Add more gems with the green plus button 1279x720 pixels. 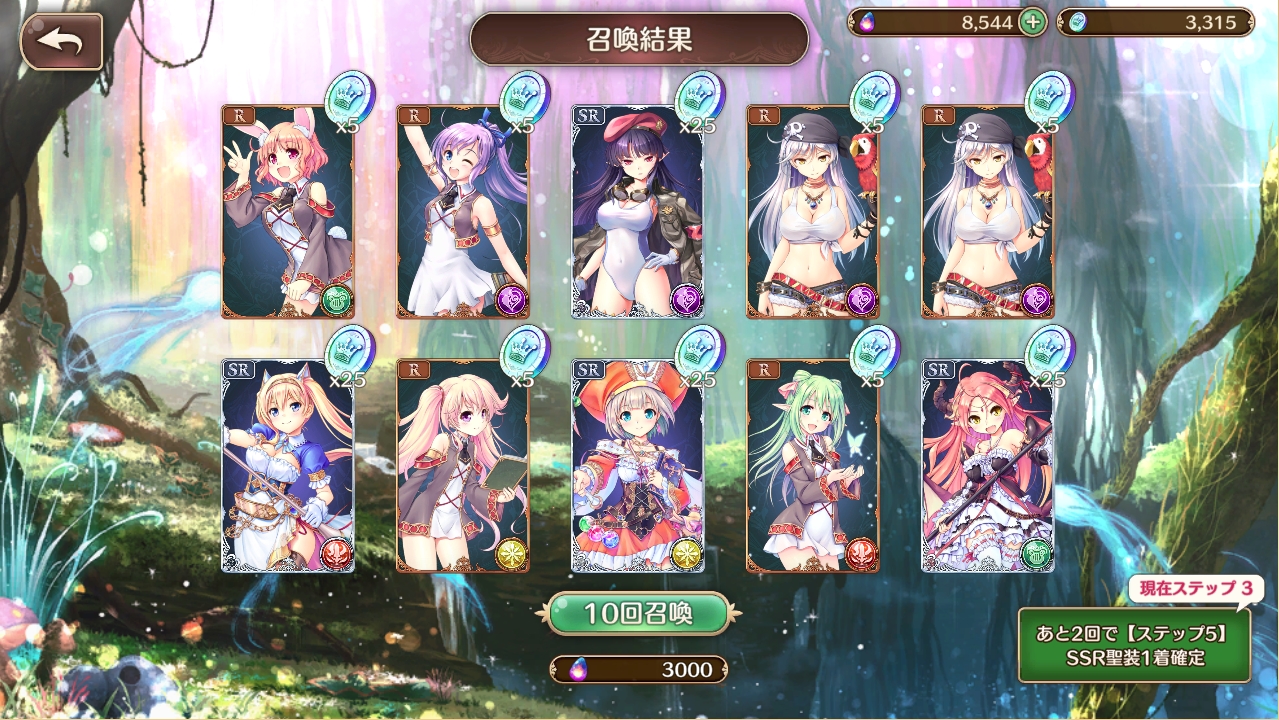(1032, 23)
